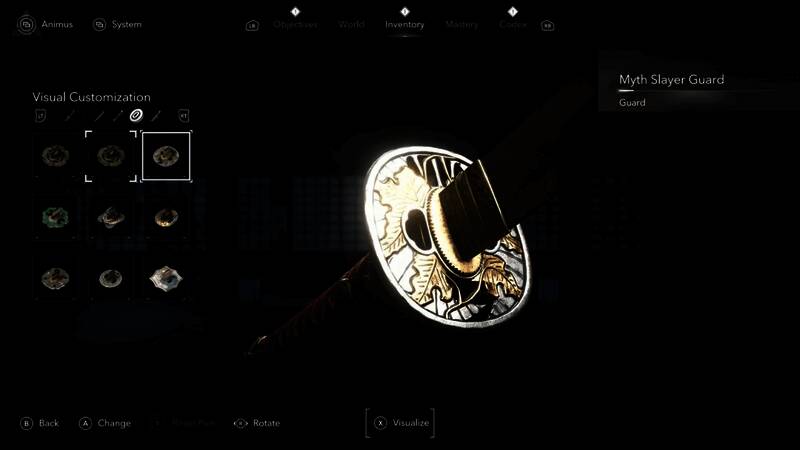Open the Codex tab
The height and width of the screenshot is (450, 800).
513,25
